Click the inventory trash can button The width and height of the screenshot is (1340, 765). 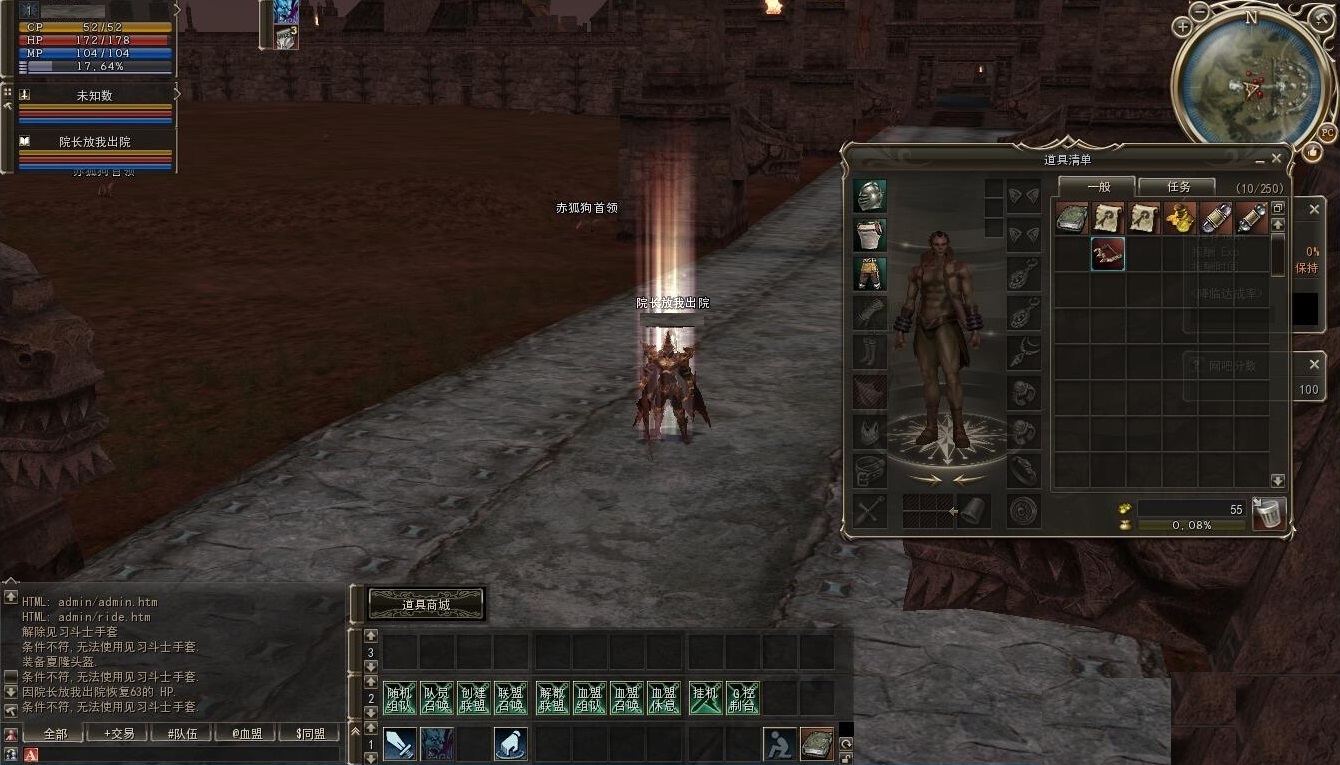coord(1268,514)
